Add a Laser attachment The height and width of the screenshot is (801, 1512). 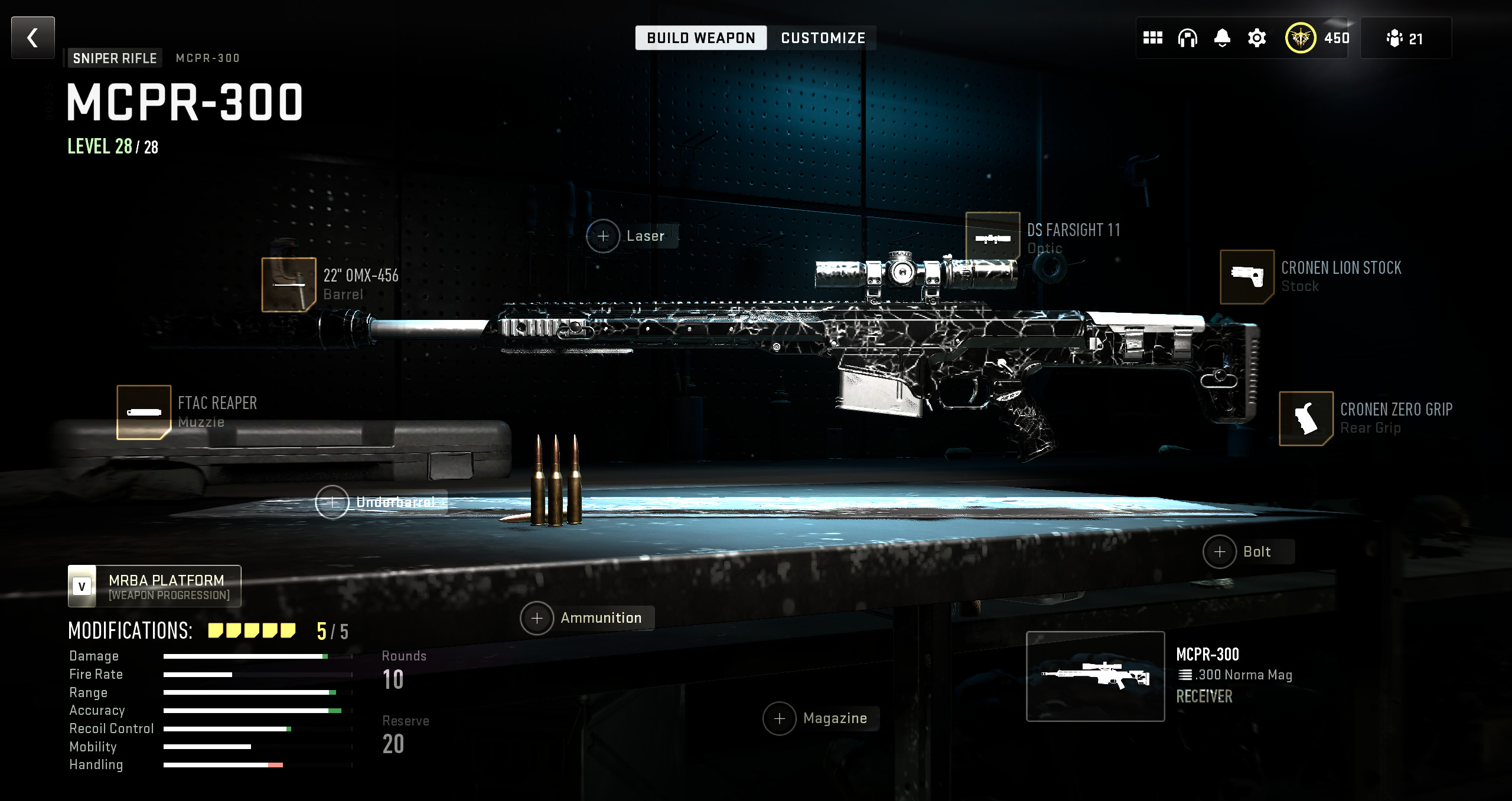(x=603, y=236)
